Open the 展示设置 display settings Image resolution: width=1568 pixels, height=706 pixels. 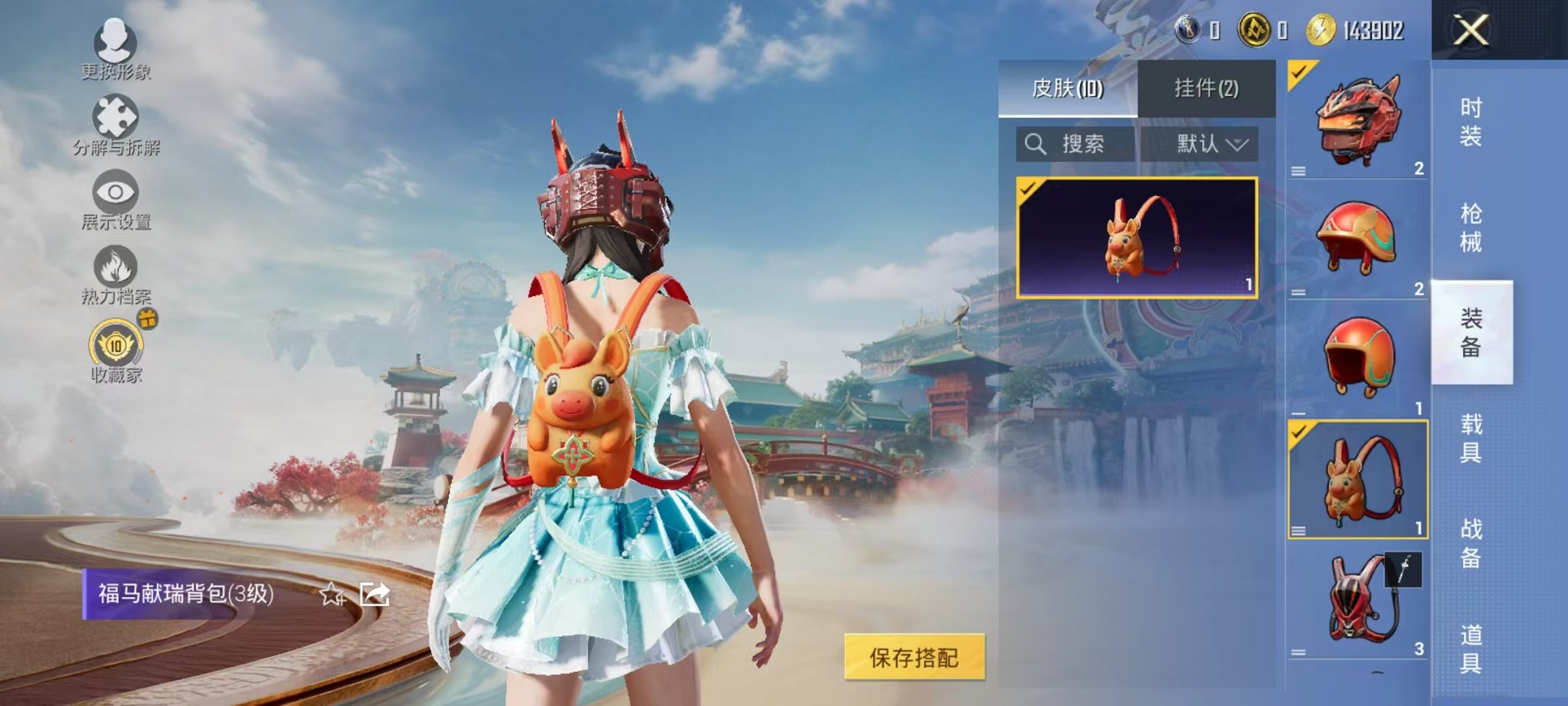pyautogui.click(x=114, y=196)
